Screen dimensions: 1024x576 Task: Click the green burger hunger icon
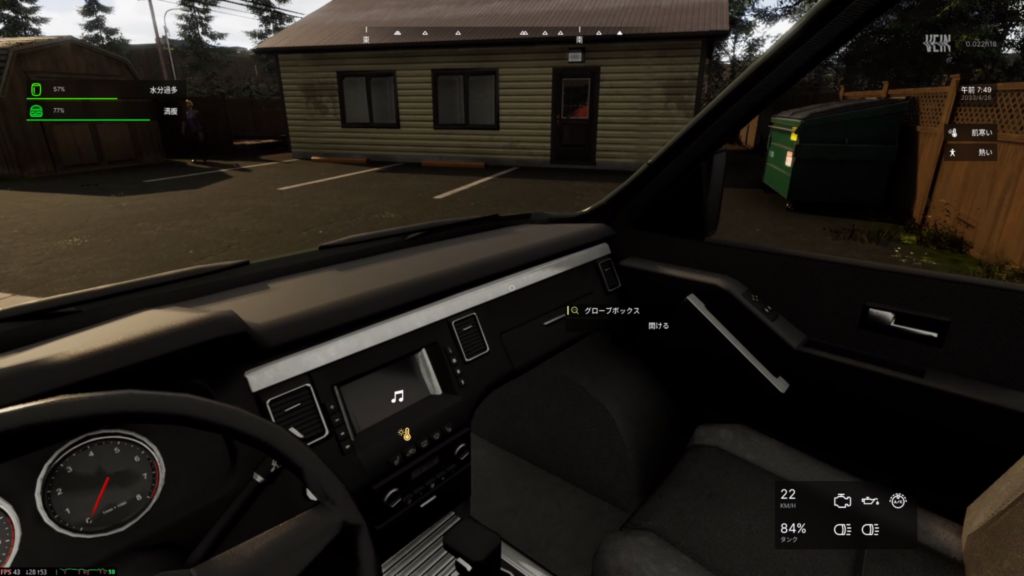tap(35, 111)
